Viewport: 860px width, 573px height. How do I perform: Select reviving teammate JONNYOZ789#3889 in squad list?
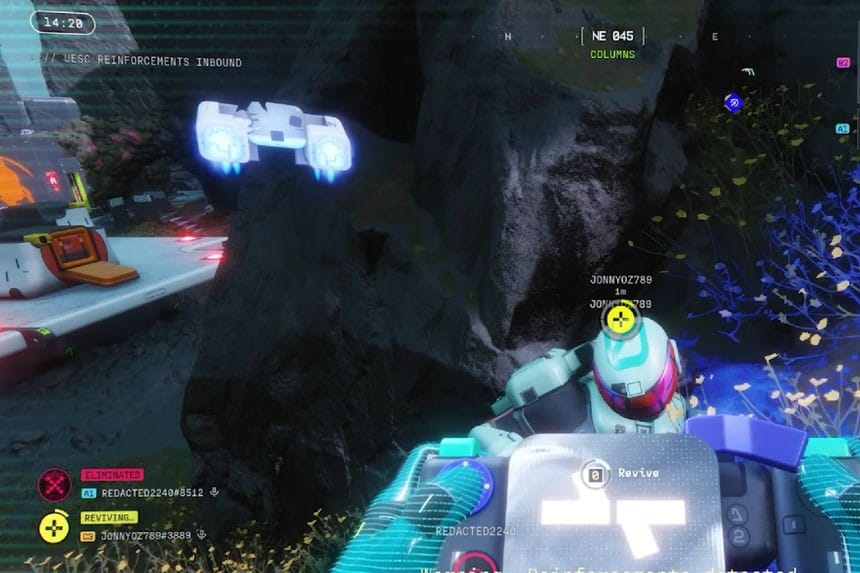146,536
